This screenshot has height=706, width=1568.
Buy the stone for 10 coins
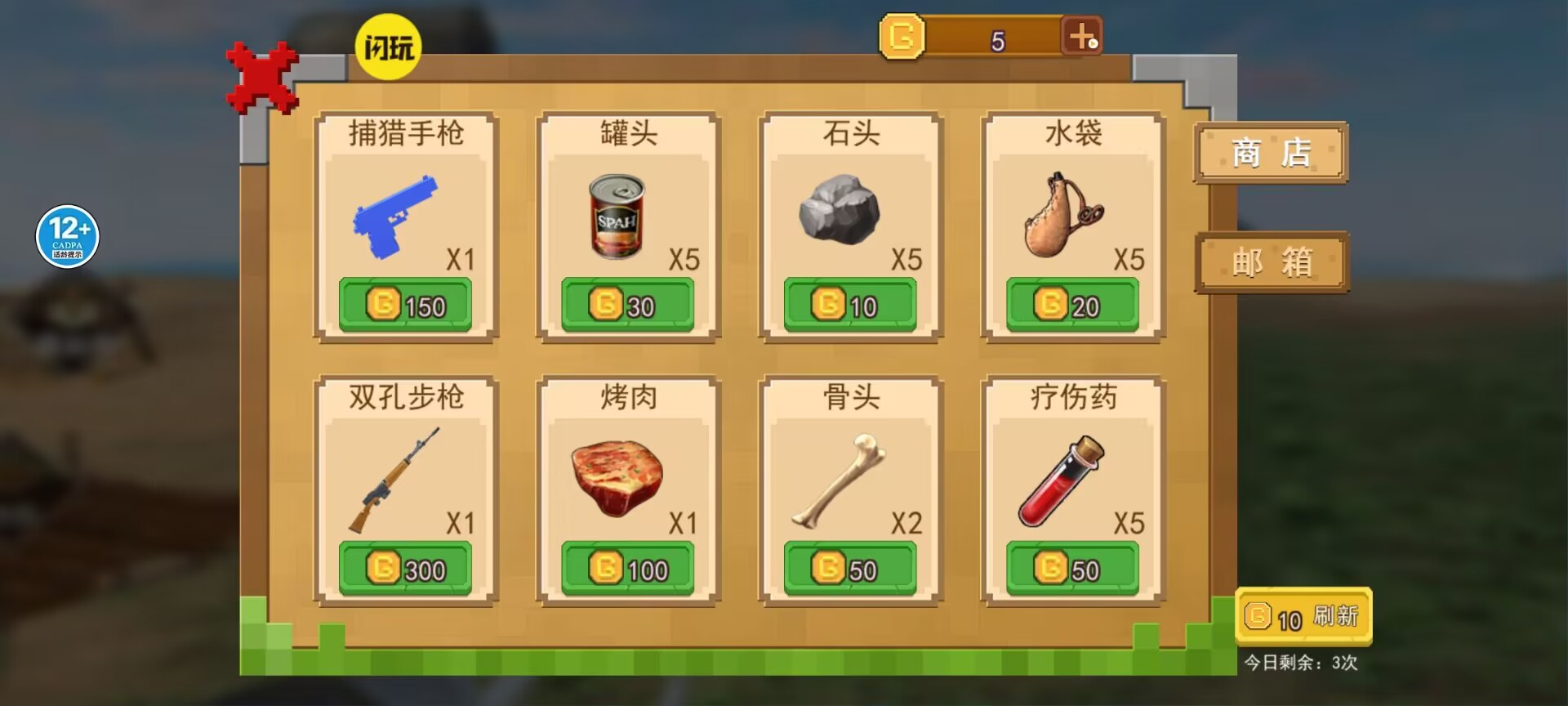(x=849, y=305)
